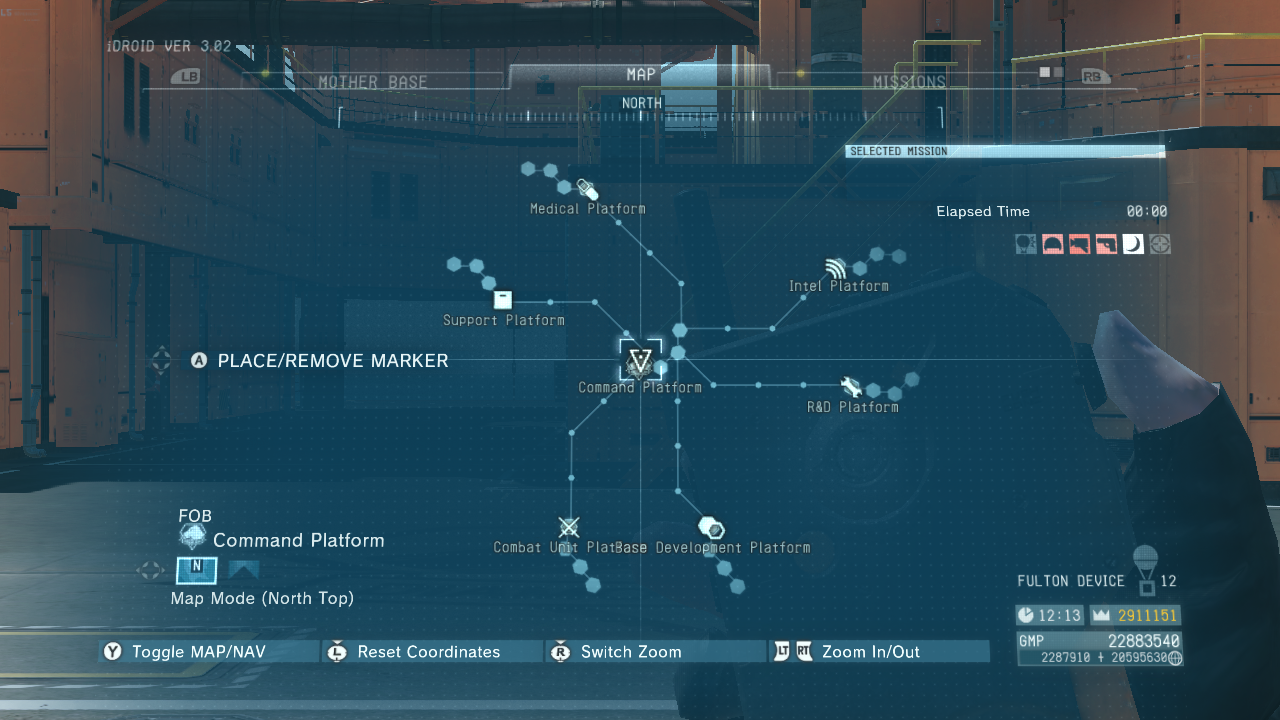Click the Combat Unit Platform crossed-swords icon
Screen dimensions: 1280x720
[x=568, y=527]
